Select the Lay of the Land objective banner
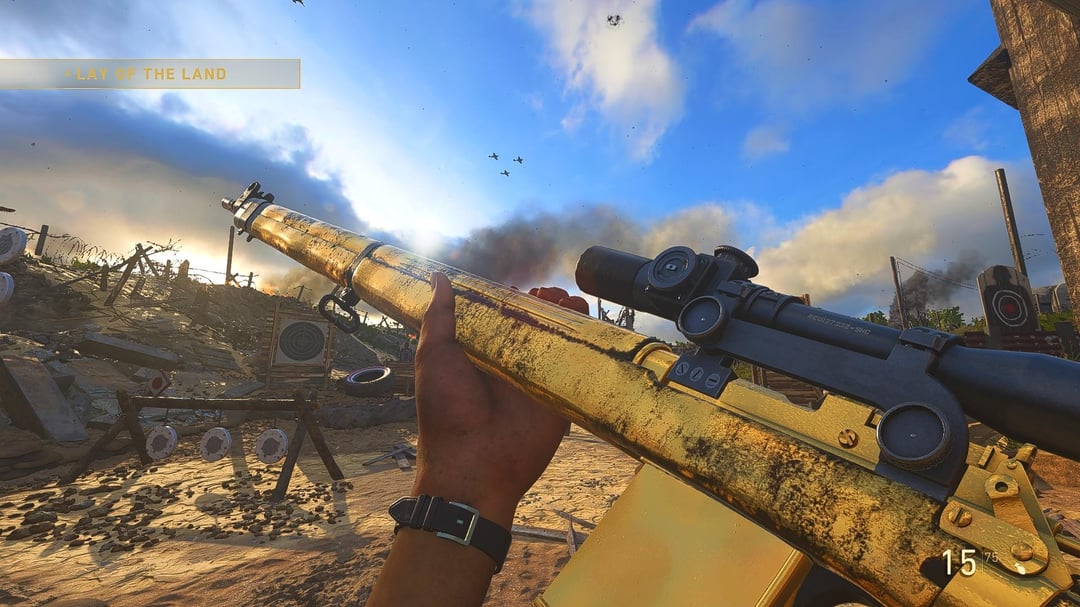The width and height of the screenshot is (1080, 607). tap(148, 74)
